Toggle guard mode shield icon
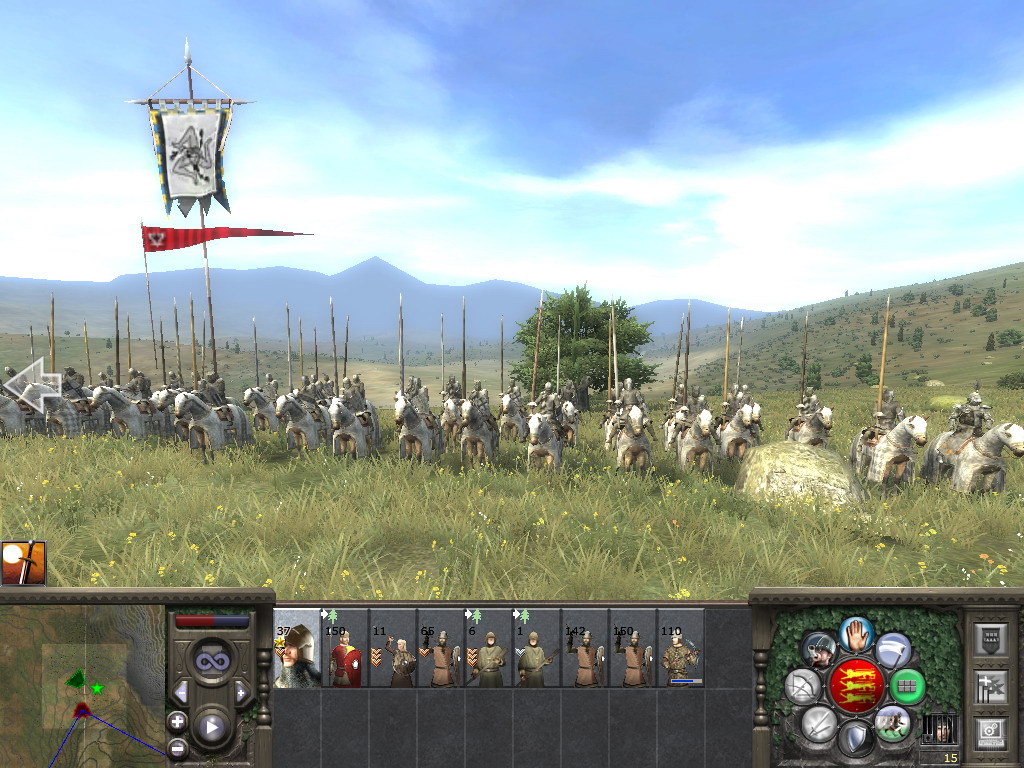Image resolution: width=1024 pixels, height=768 pixels. [x=856, y=738]
